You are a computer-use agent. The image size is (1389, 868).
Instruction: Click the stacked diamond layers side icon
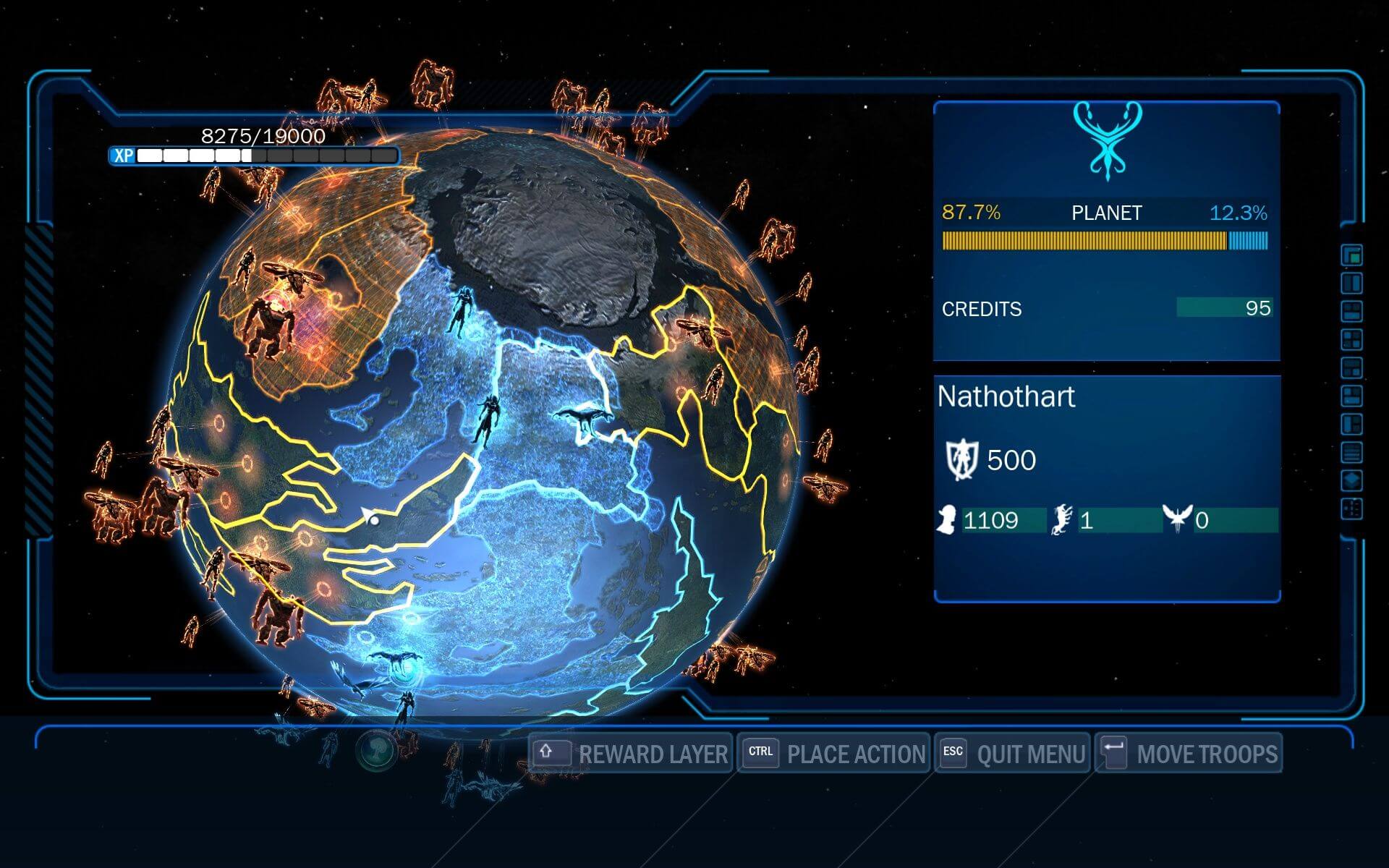coord(1351,480)
